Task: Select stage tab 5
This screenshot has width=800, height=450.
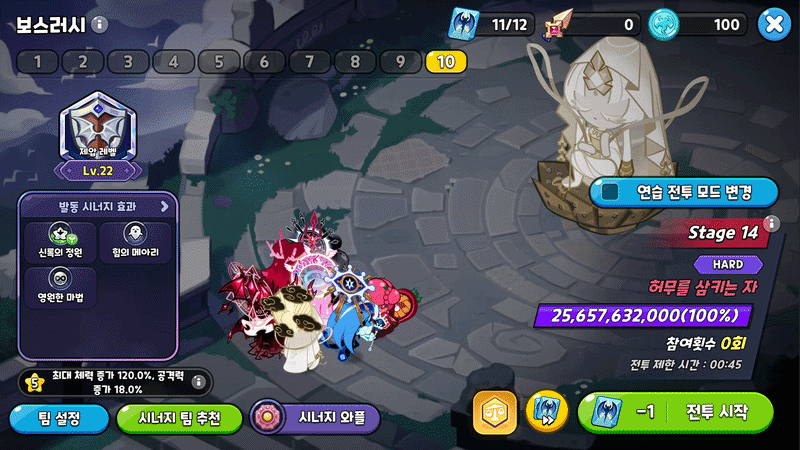Action: tap(218, 62)
